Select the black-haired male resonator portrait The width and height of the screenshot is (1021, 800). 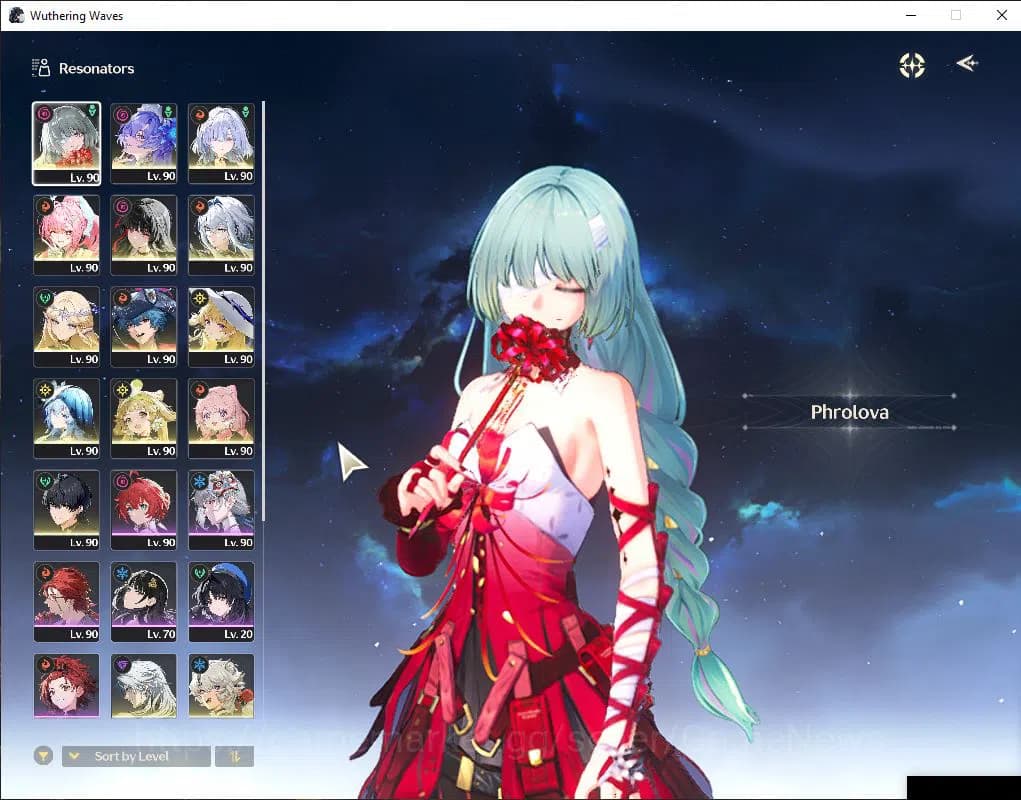coord(66,509)
